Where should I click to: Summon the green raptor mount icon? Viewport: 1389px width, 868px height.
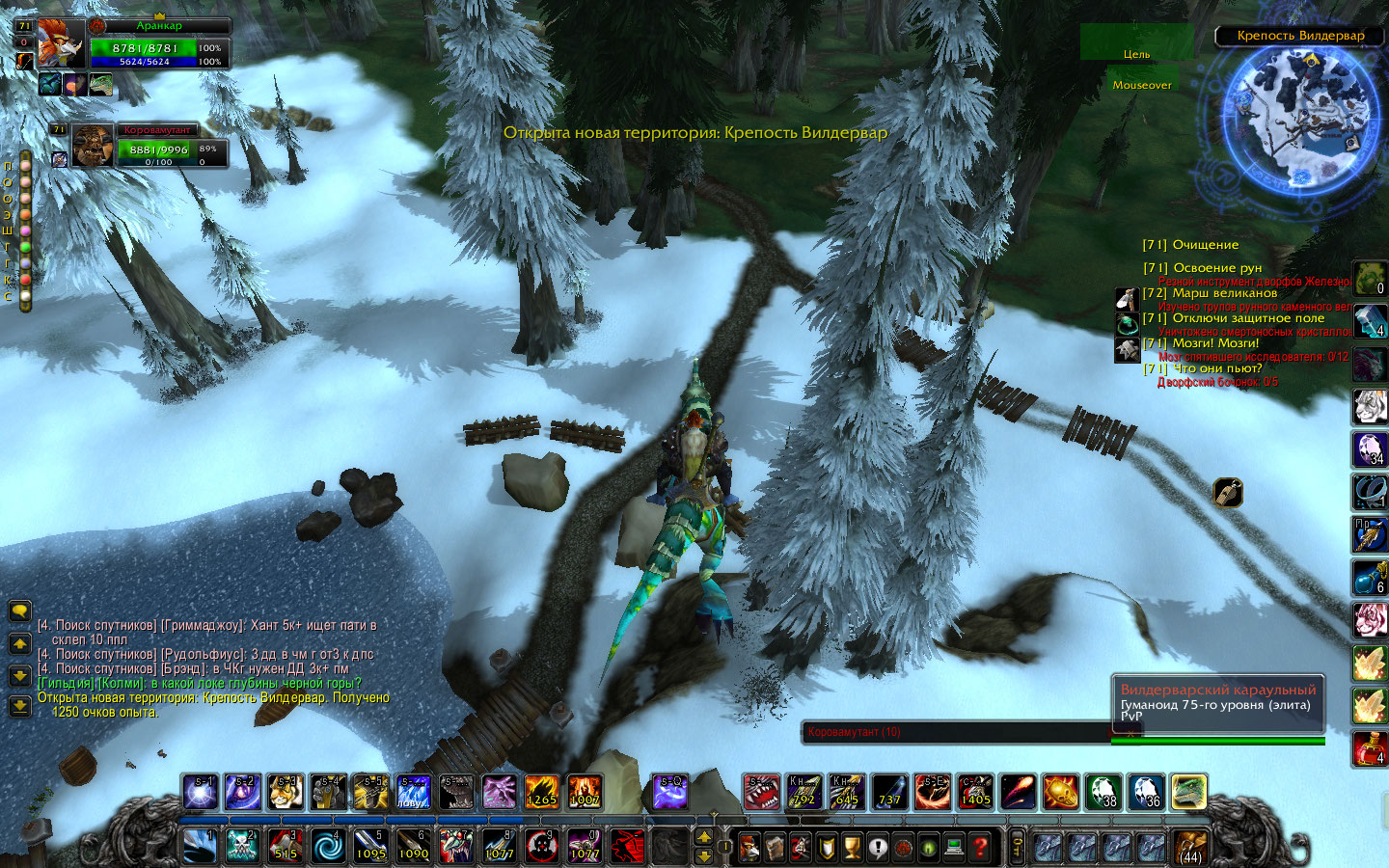[1189, 793]
